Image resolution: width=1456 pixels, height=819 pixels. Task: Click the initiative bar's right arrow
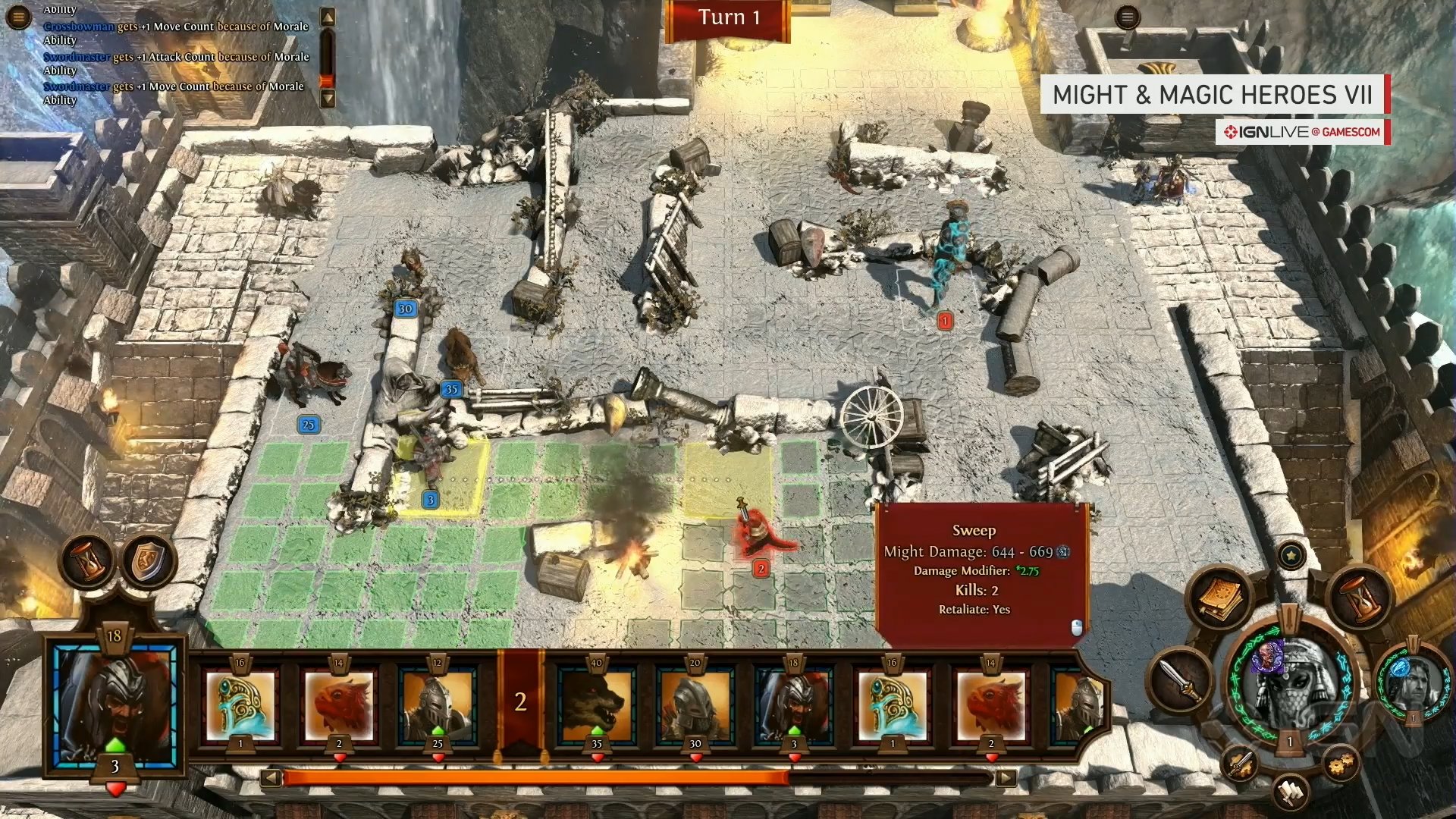tap(1006, 778)
